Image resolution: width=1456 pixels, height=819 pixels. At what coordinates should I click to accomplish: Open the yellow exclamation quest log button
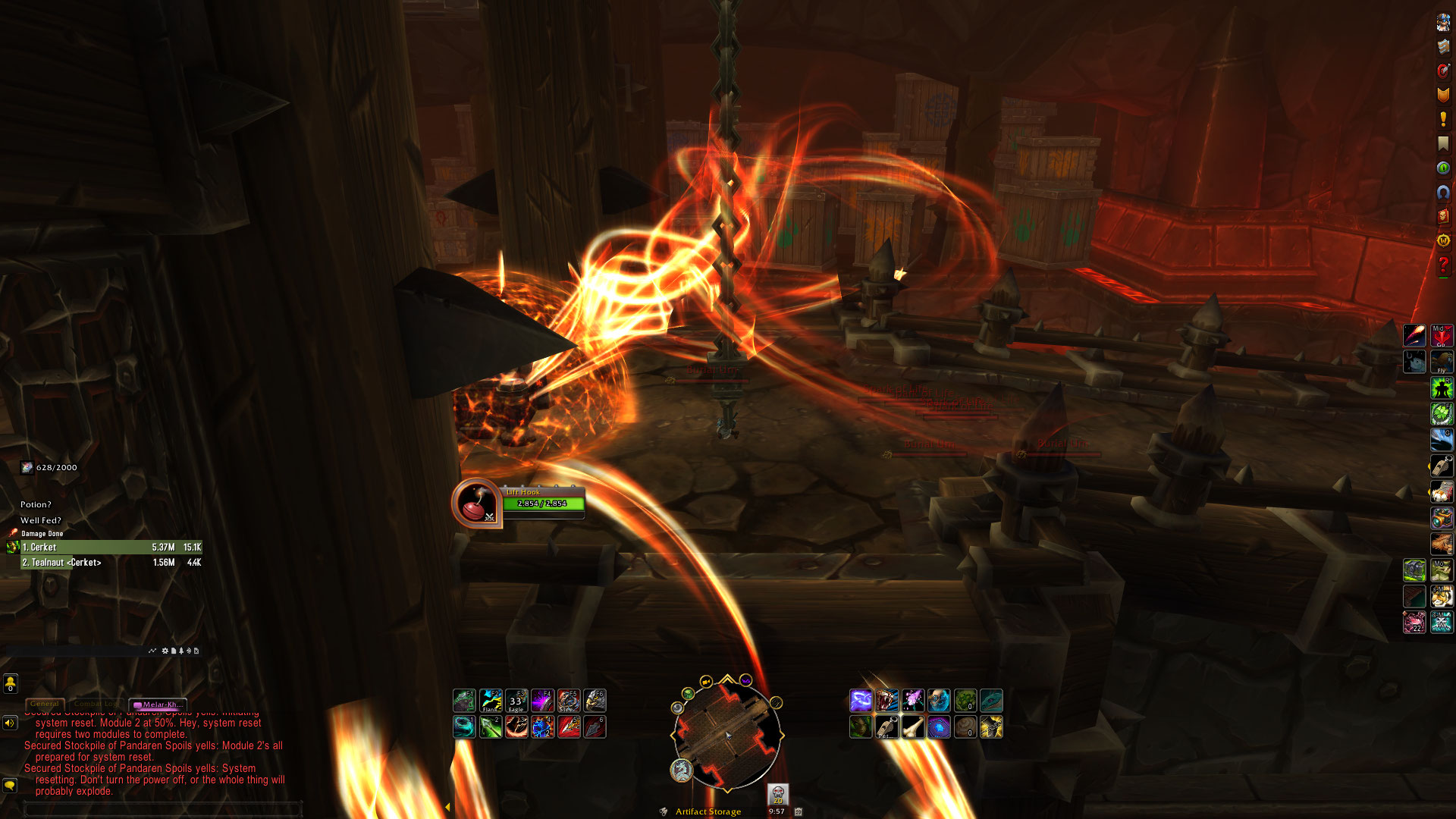1443,119
